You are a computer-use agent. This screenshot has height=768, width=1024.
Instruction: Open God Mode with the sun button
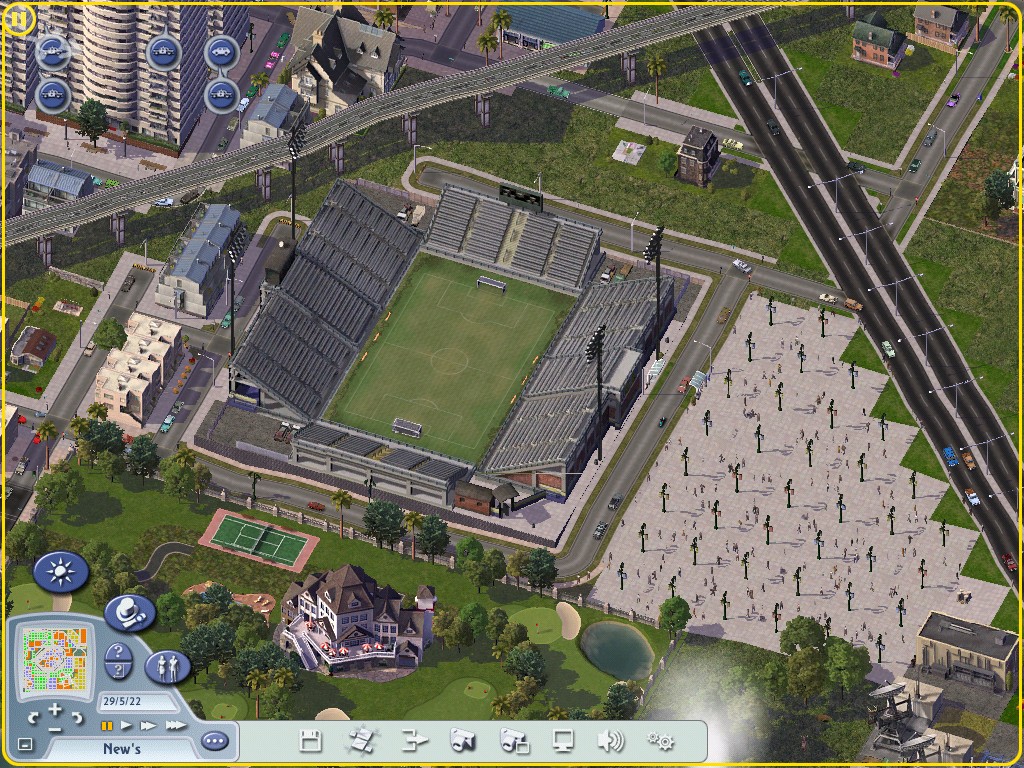(61, 573)
